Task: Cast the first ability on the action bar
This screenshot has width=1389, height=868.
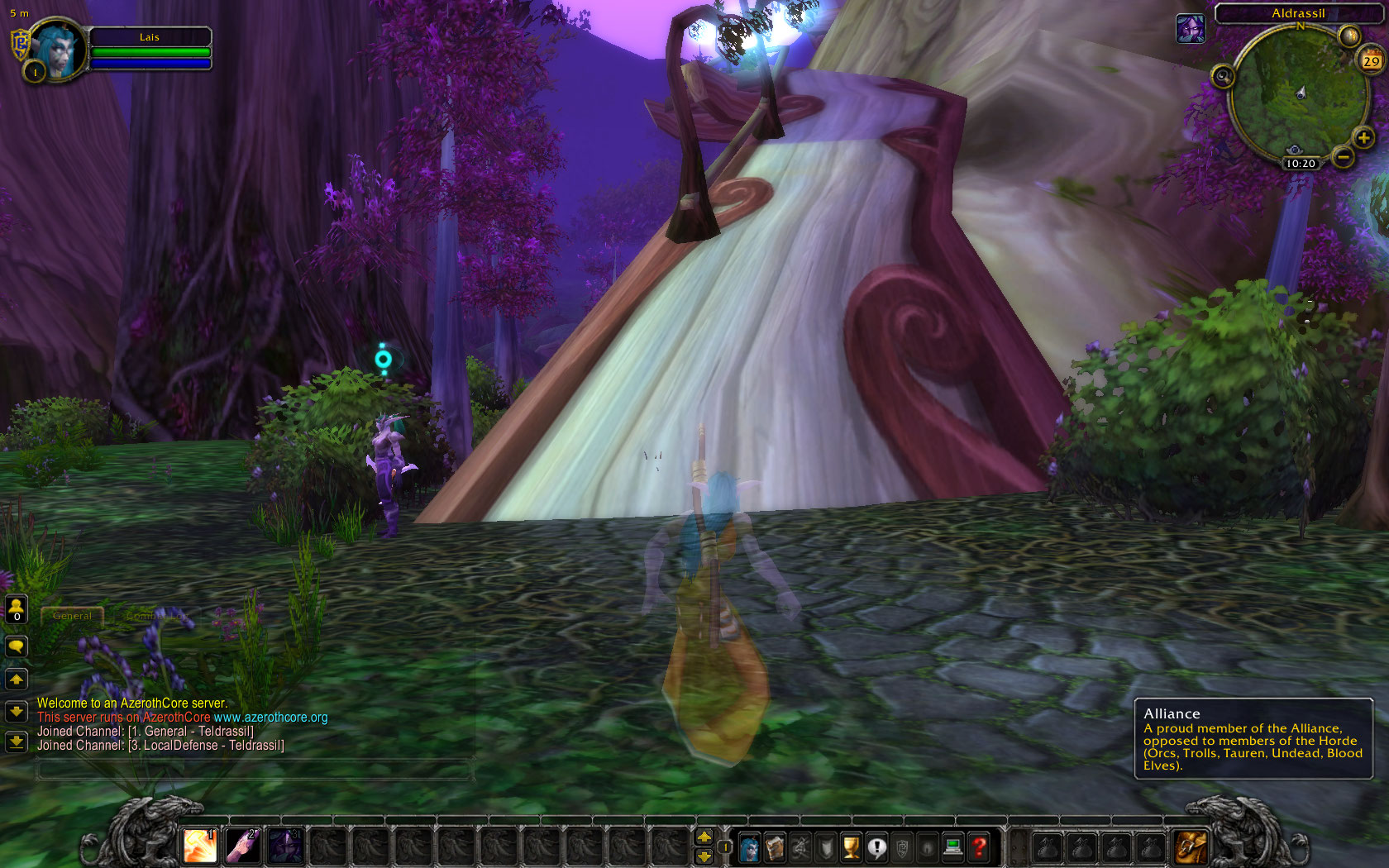Action: point(198,846)
